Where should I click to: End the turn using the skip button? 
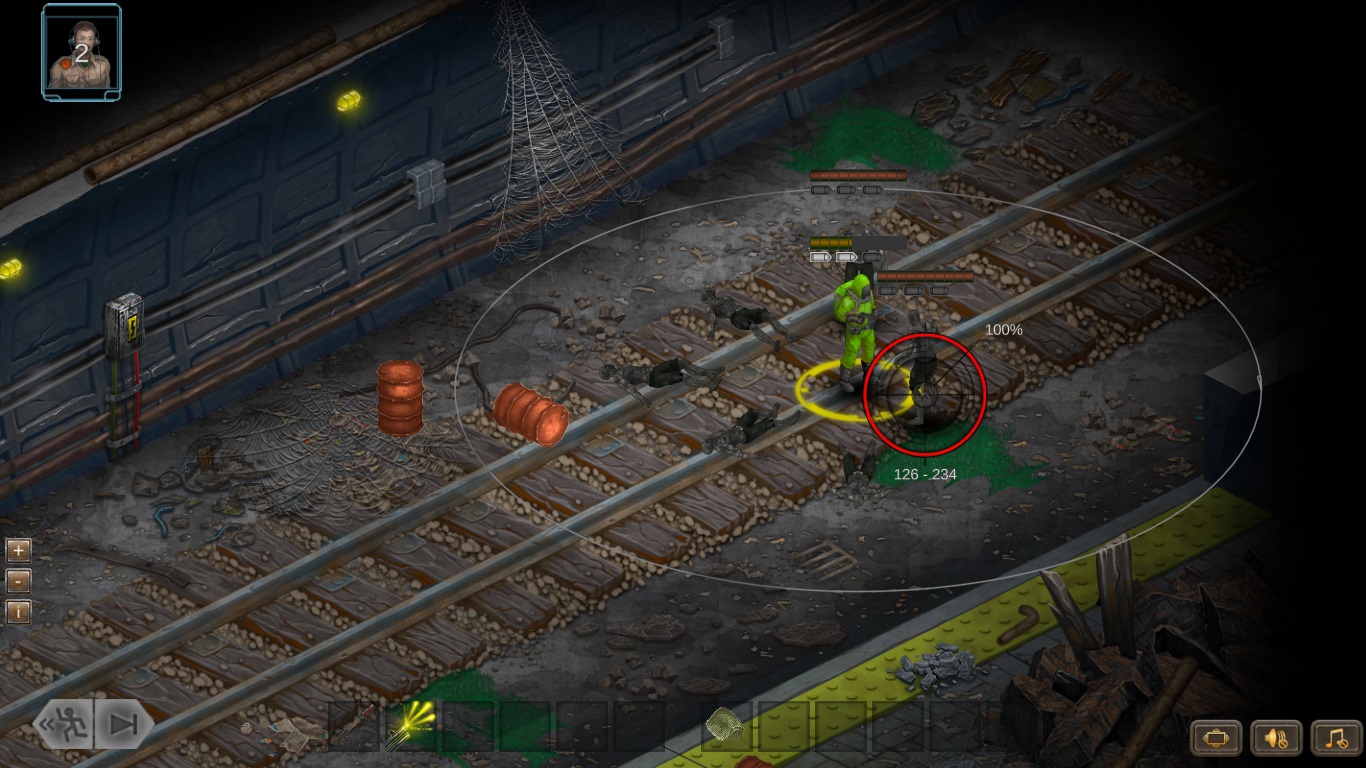[x=124, y=724]
